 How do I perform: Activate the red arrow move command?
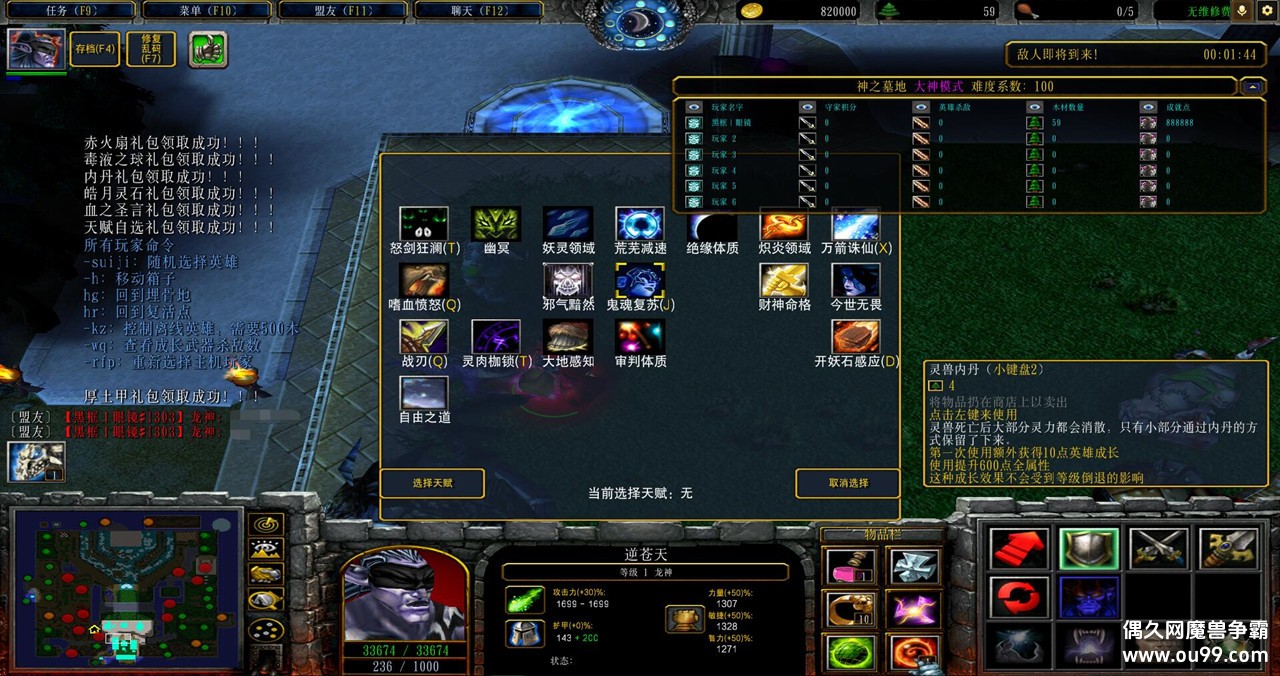[x=1019, y=549]
